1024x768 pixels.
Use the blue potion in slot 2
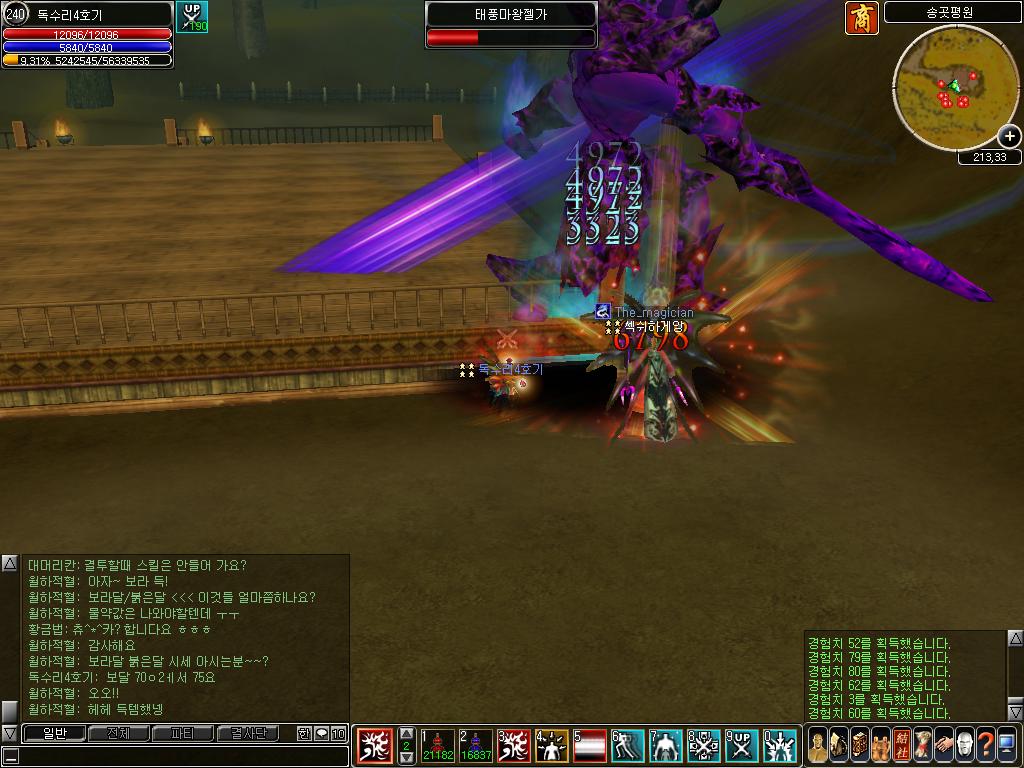(x=475, y=746)
